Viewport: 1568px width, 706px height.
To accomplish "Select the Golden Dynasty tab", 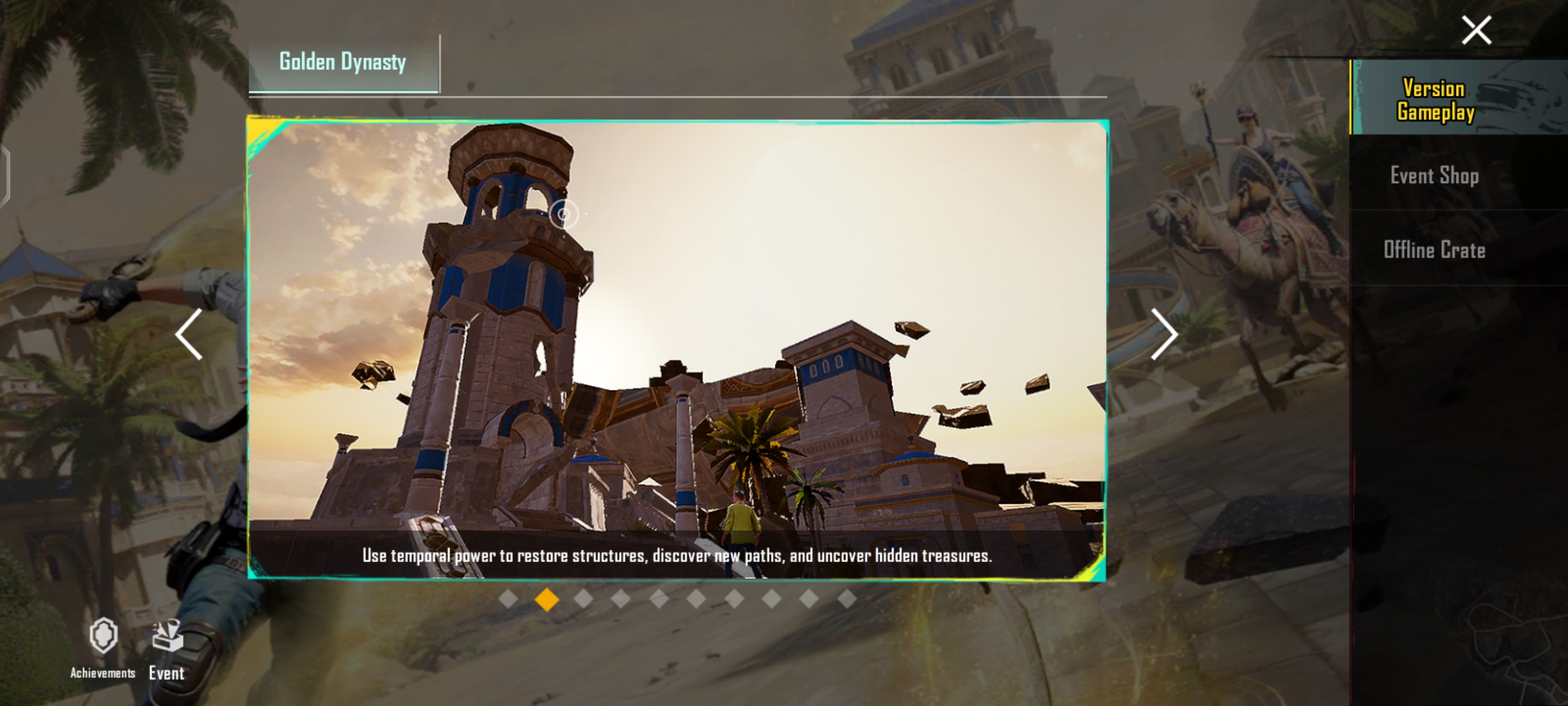I will [343, 63].
